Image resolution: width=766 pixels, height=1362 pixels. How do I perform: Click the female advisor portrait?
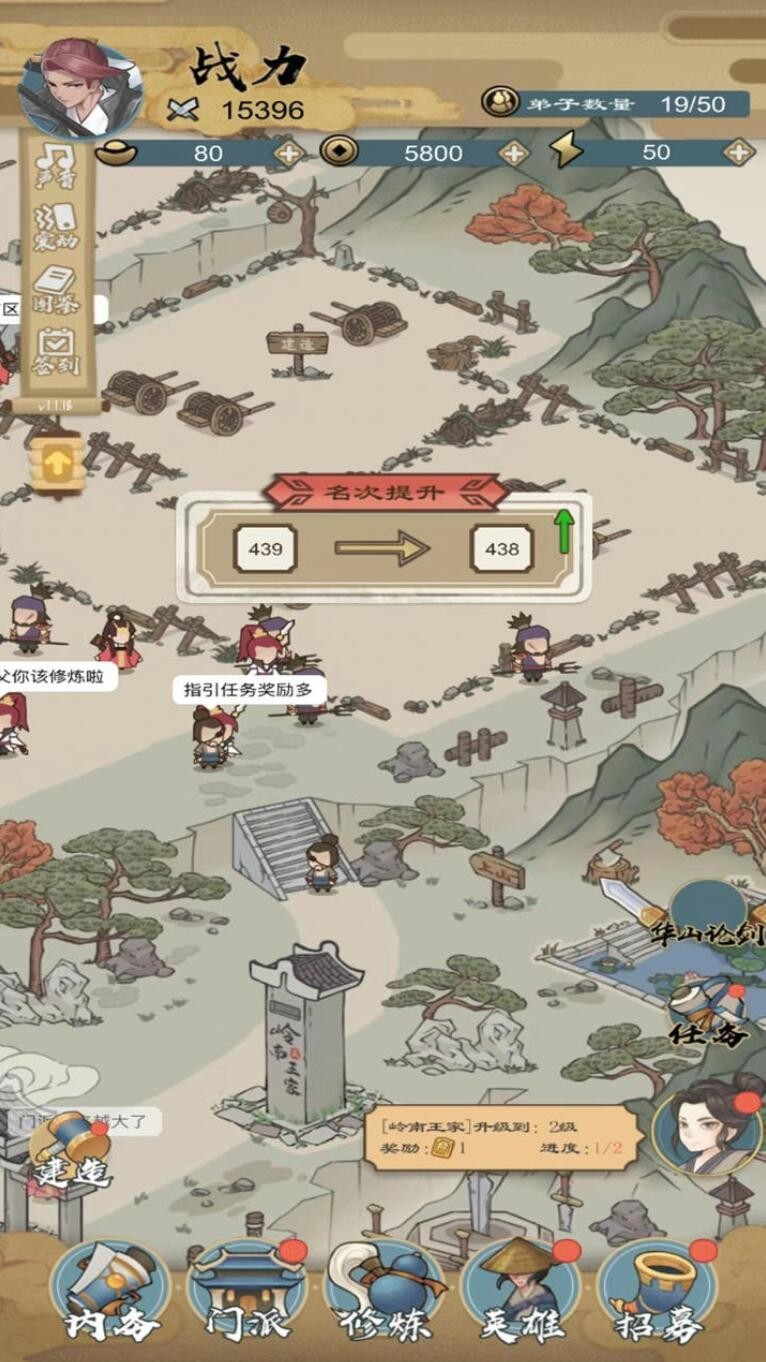(708, 1125)
